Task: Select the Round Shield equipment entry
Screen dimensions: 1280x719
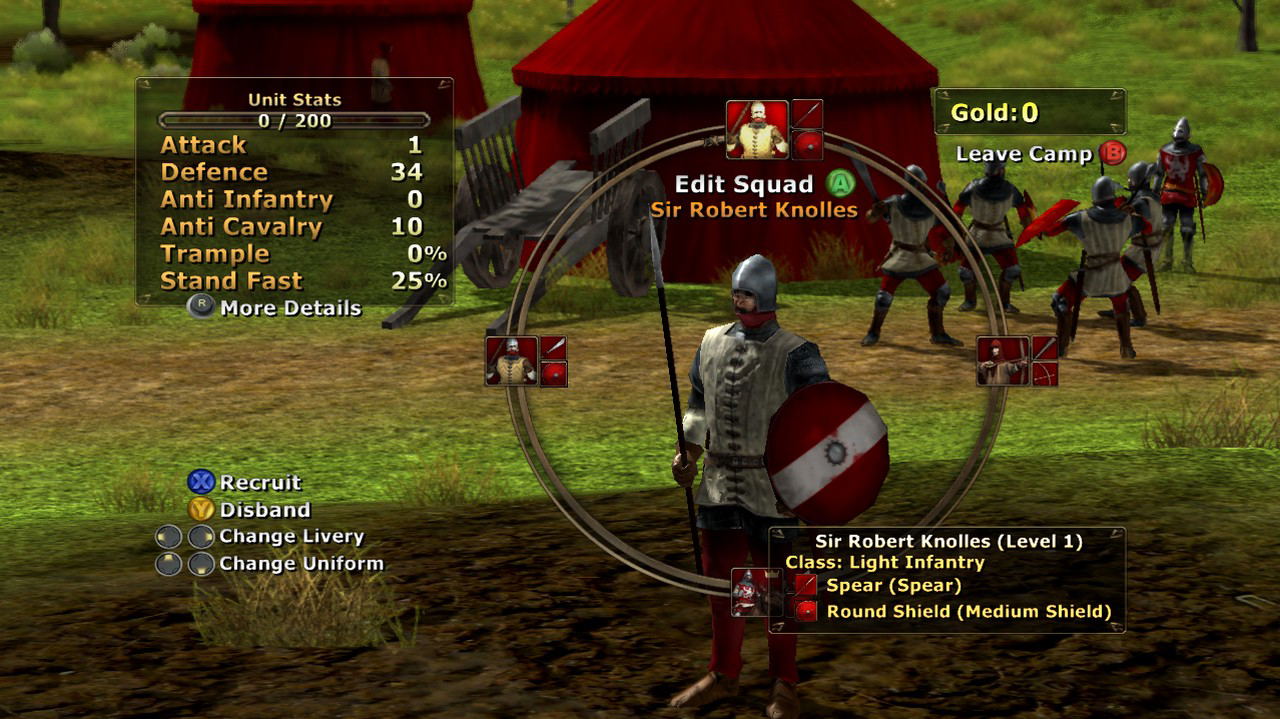Action: (968, 612)
